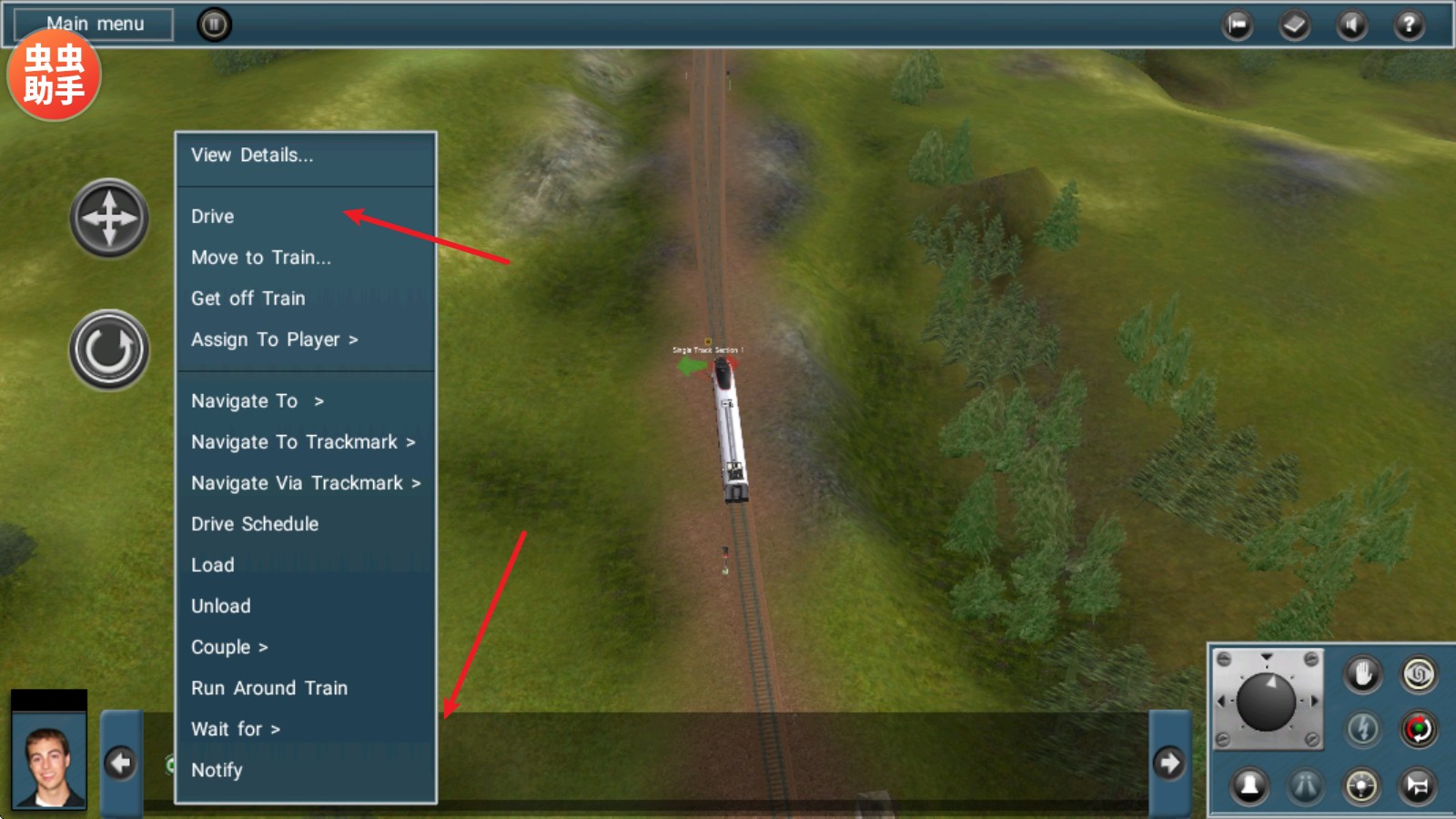
Task: Click the question mark help button
Action: pos(1409,25)
